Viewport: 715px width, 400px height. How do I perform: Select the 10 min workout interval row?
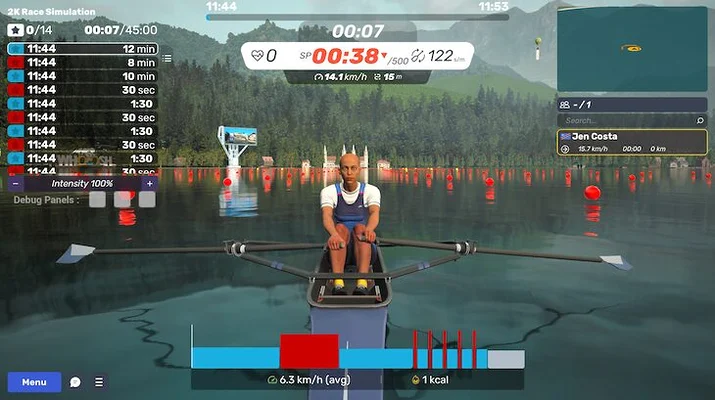[x=83, y=76]
